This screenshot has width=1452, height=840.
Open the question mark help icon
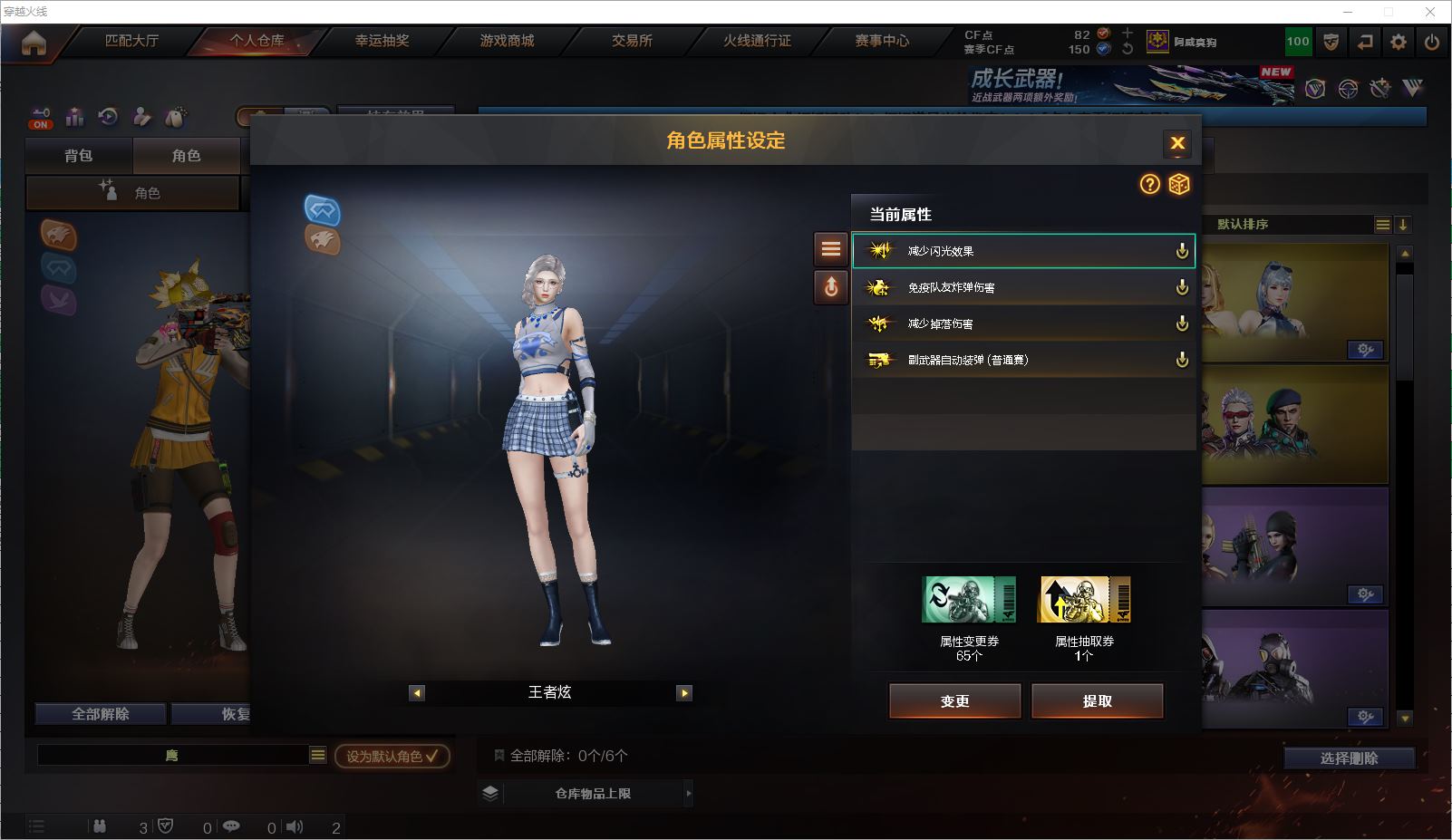coord(1150,185)
